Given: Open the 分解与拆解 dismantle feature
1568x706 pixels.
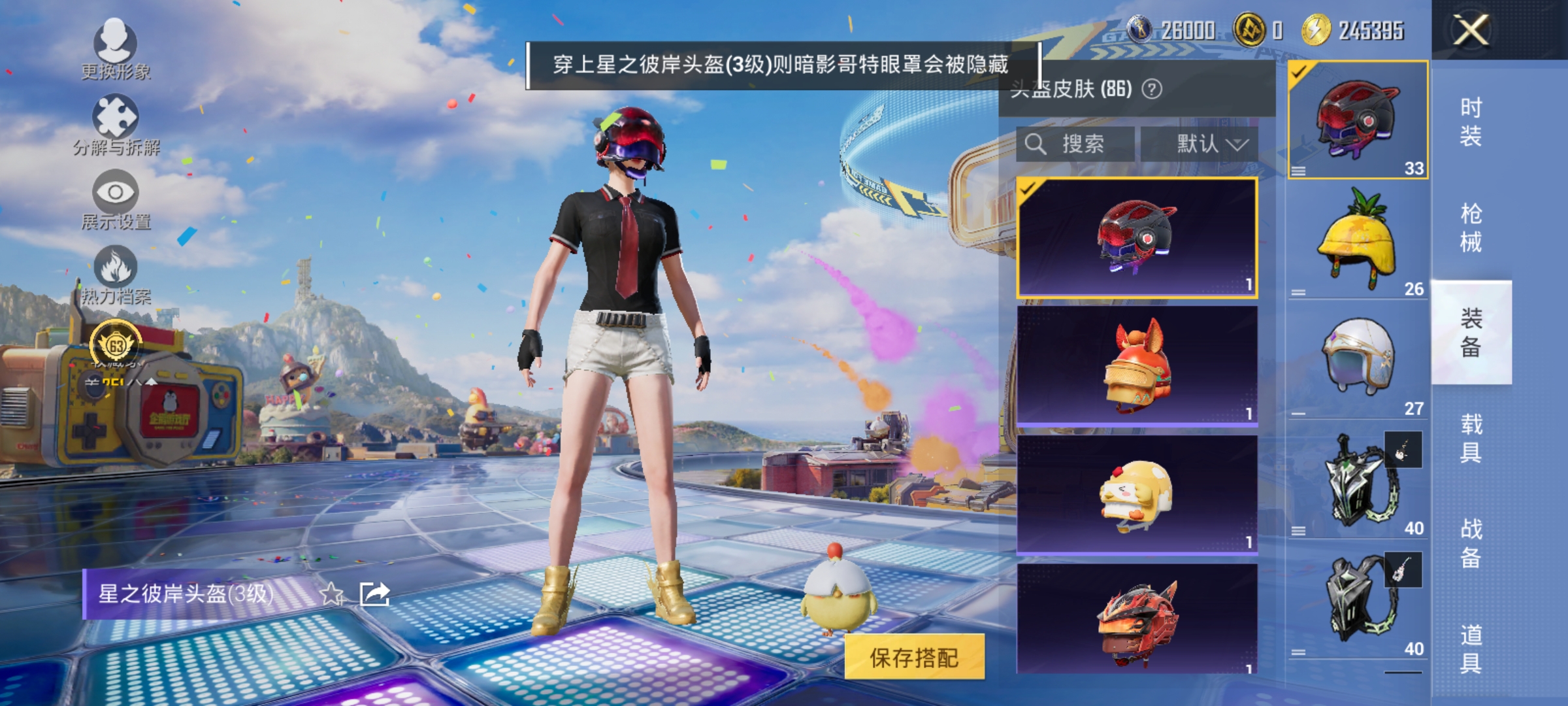Looking at the screenshot, I should tap(116, 127).
